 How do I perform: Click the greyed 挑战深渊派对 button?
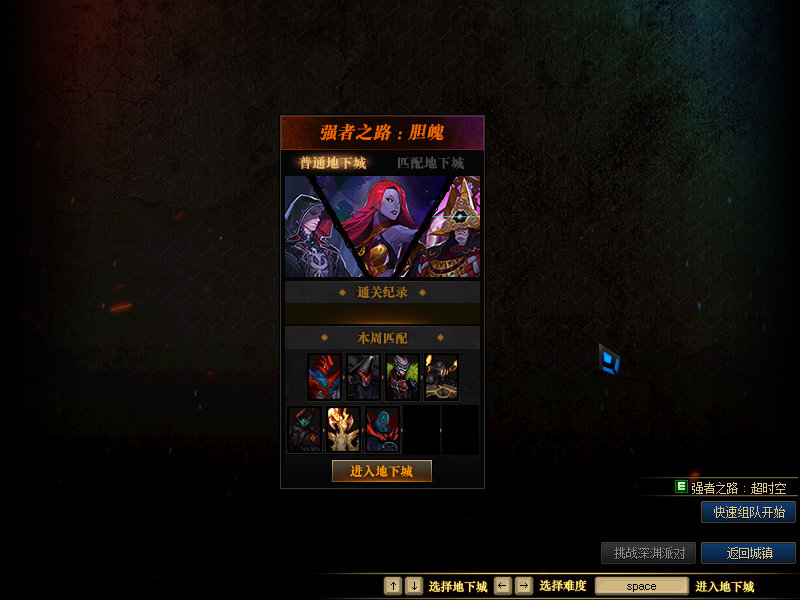pyautogui.click(x=648, y=553)
